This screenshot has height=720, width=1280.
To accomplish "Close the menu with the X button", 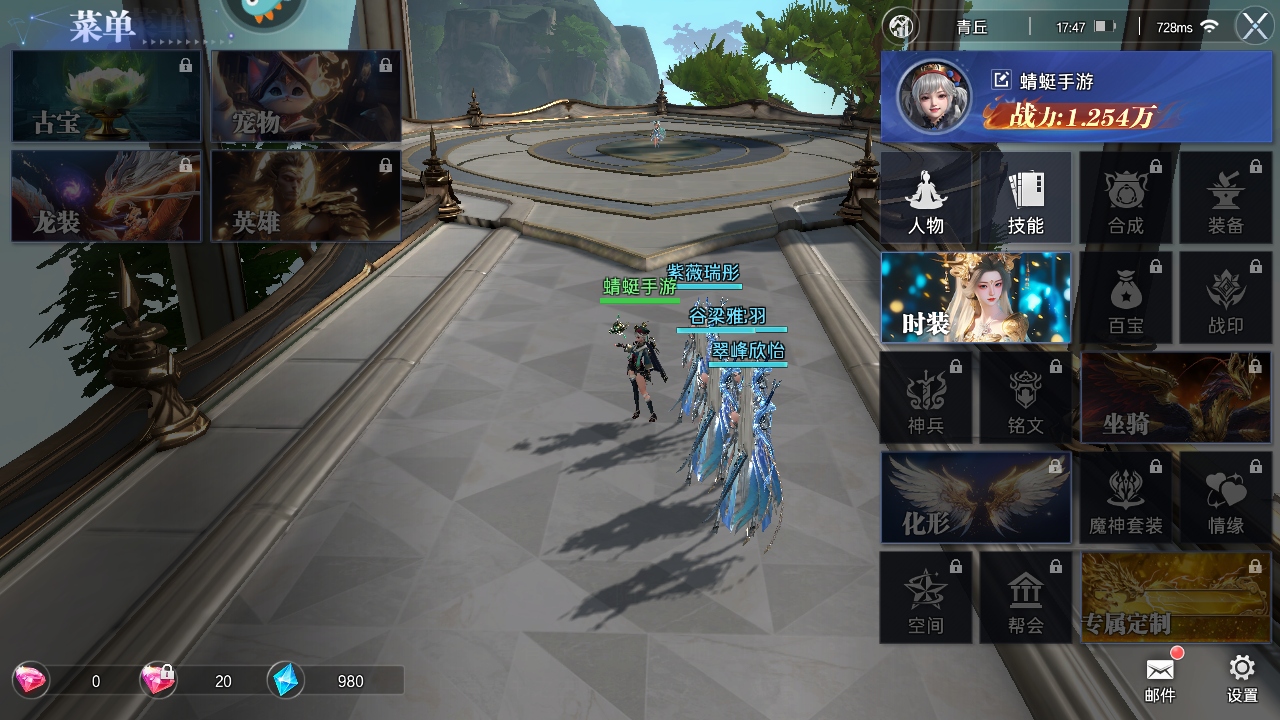I will [1254, 26].
